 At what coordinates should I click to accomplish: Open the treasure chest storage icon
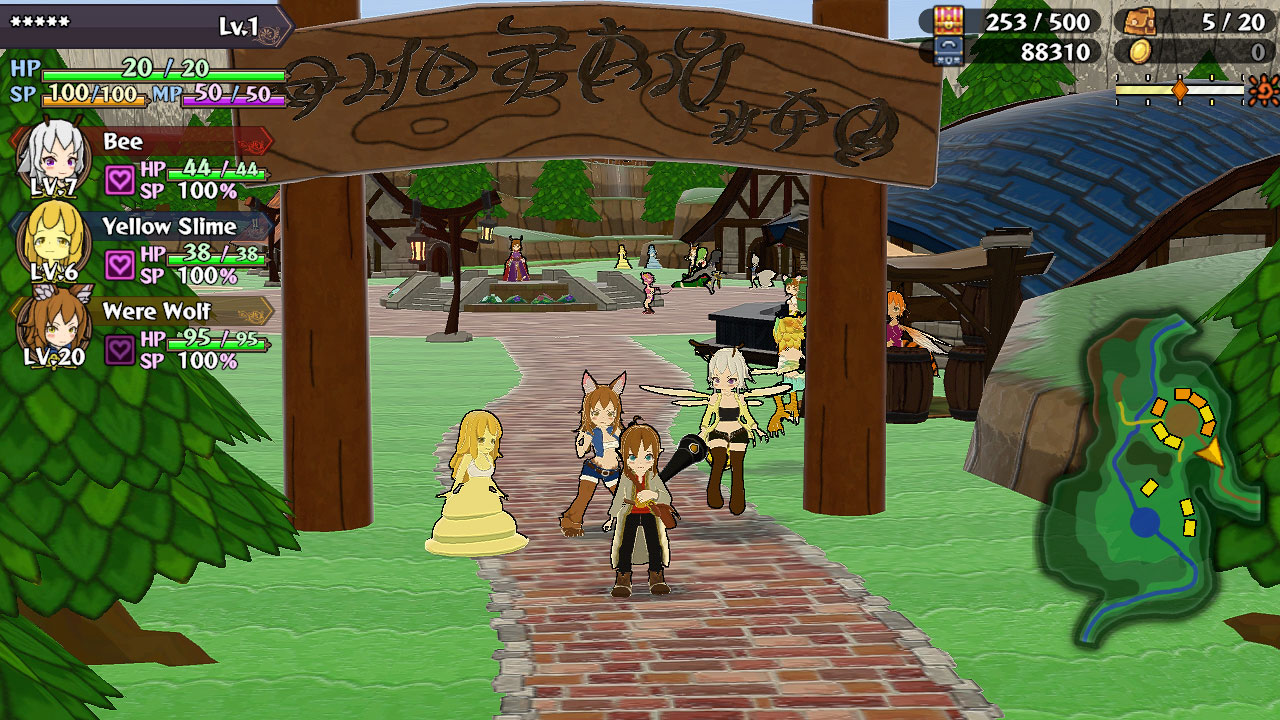point(948,20)
